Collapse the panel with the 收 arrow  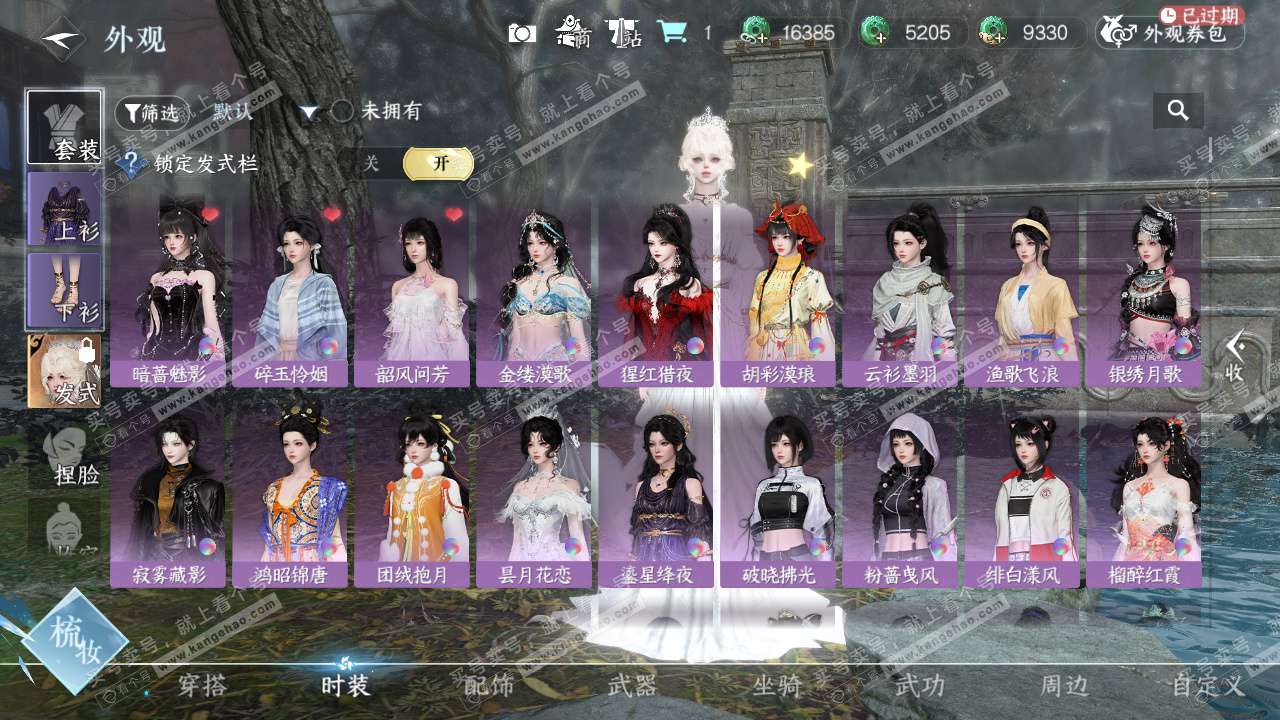(1236, 357)
